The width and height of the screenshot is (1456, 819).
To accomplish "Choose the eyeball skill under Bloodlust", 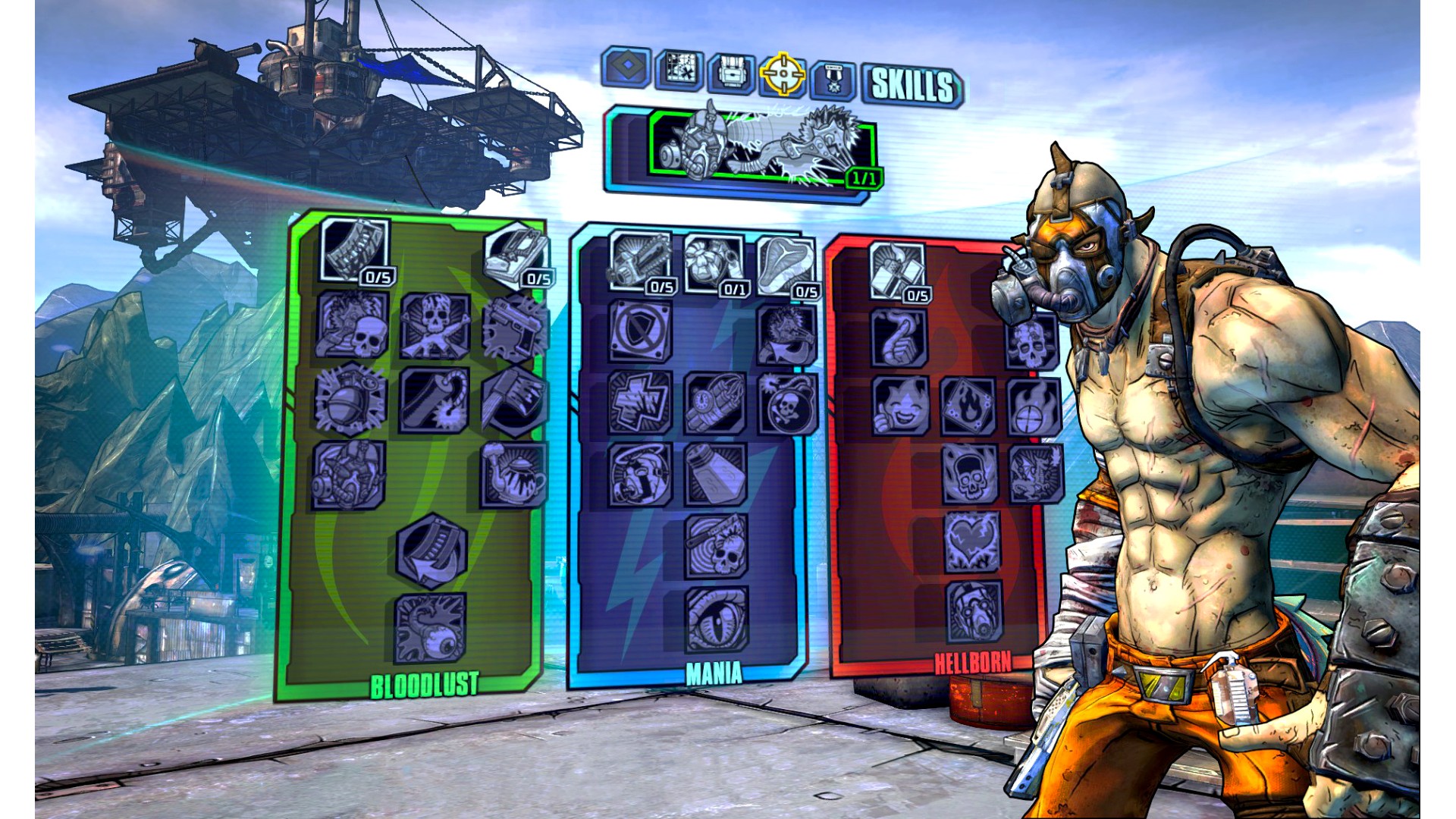I will coord(430,627).
